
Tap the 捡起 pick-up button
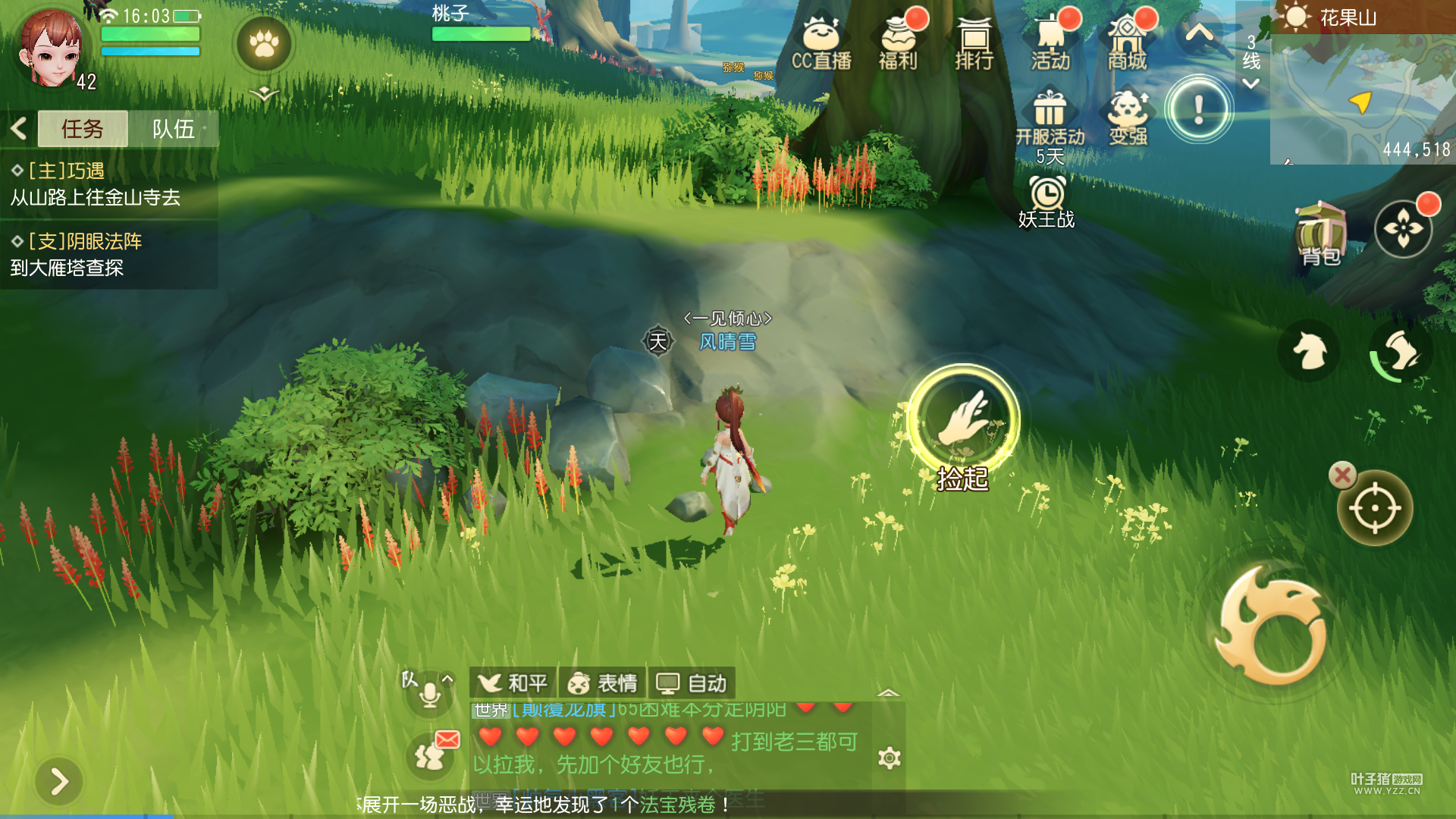click(963, 420)
